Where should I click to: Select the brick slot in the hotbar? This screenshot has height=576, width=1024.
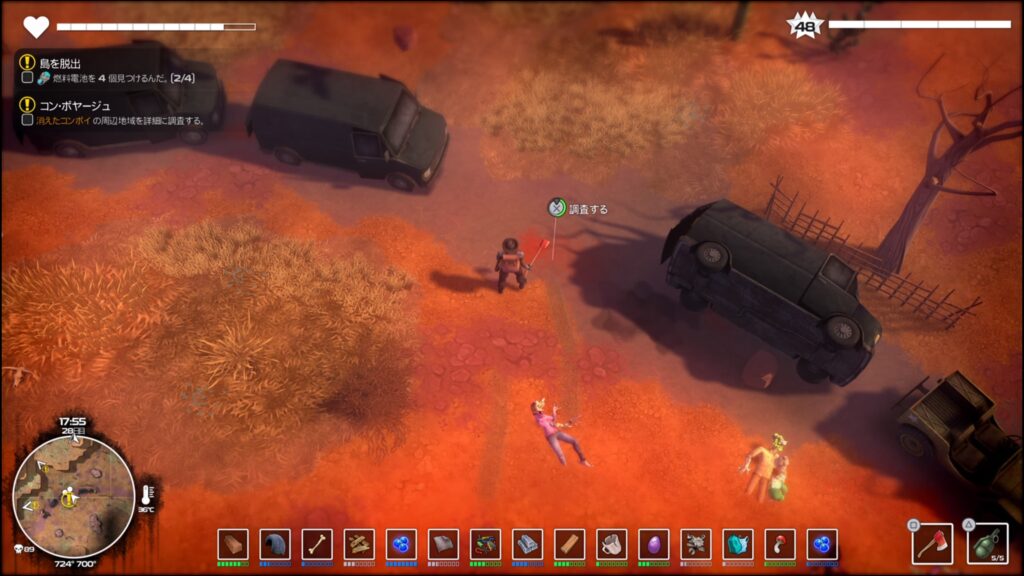(233, 544)
